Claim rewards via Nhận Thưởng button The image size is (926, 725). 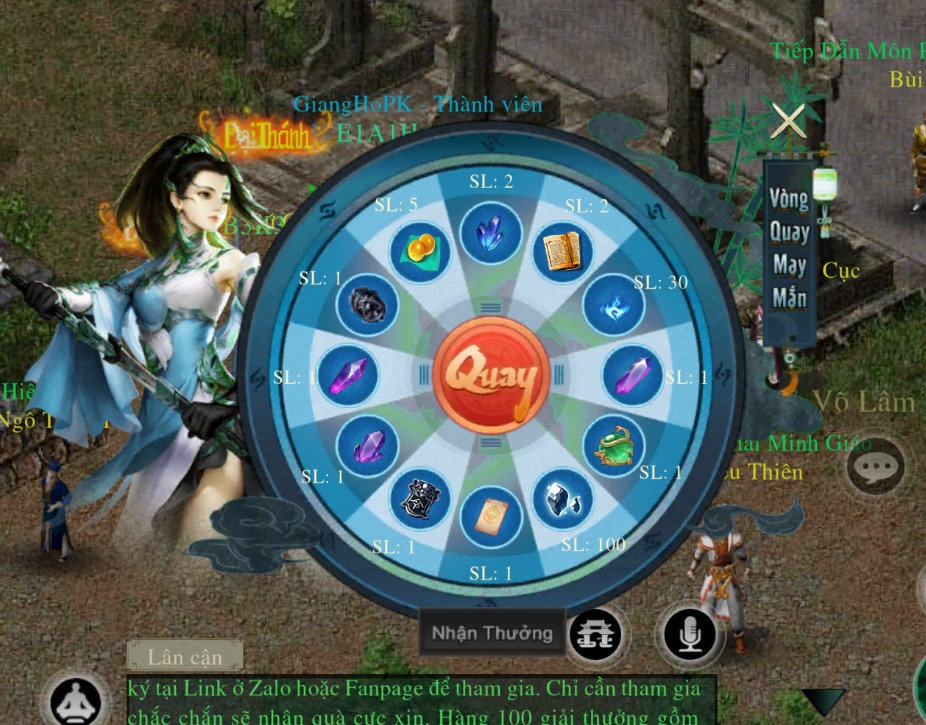pyautogui.click(x=491, y=633)
